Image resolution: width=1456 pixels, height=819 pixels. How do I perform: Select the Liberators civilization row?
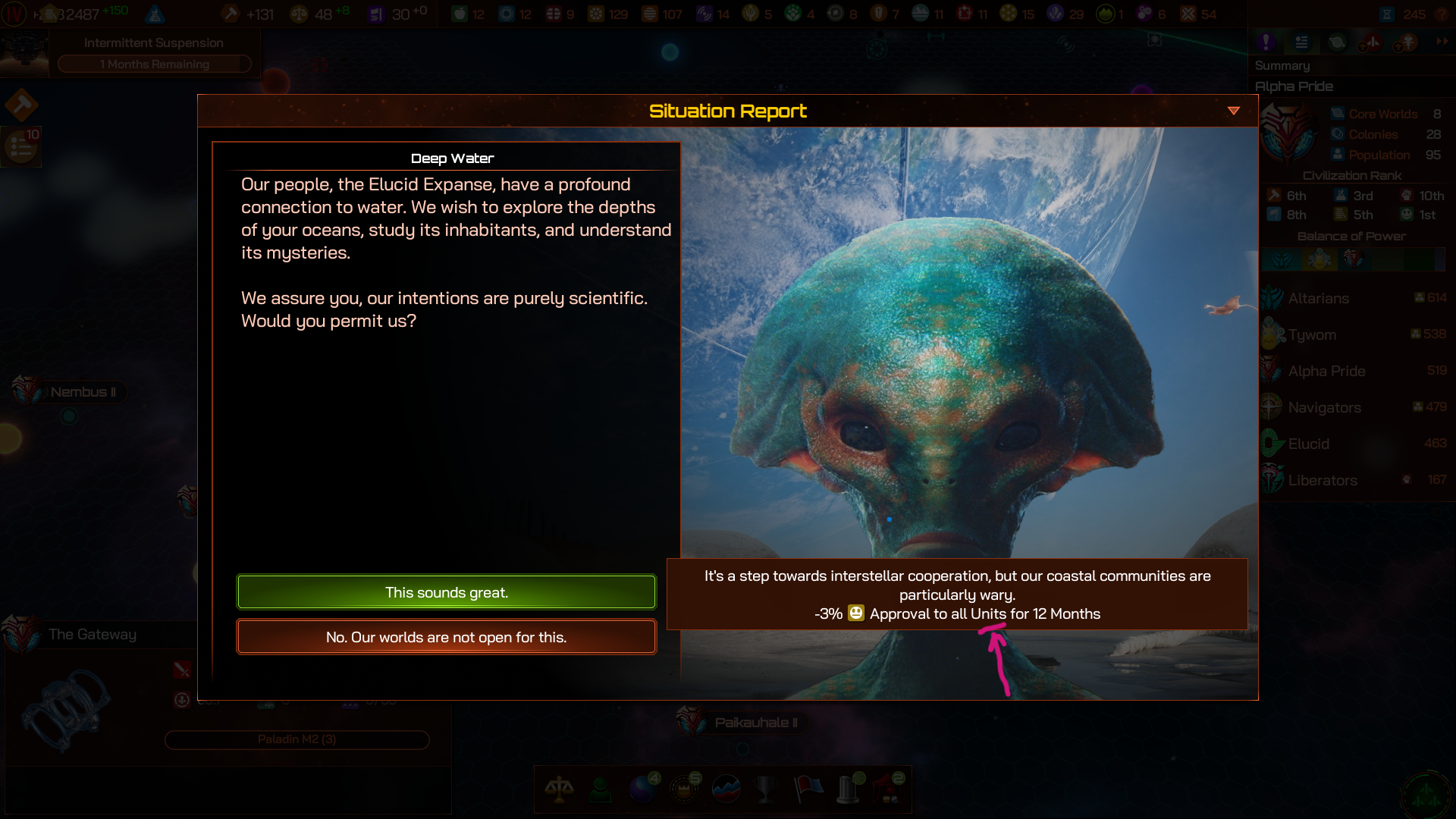click(x=1354, y=480)
